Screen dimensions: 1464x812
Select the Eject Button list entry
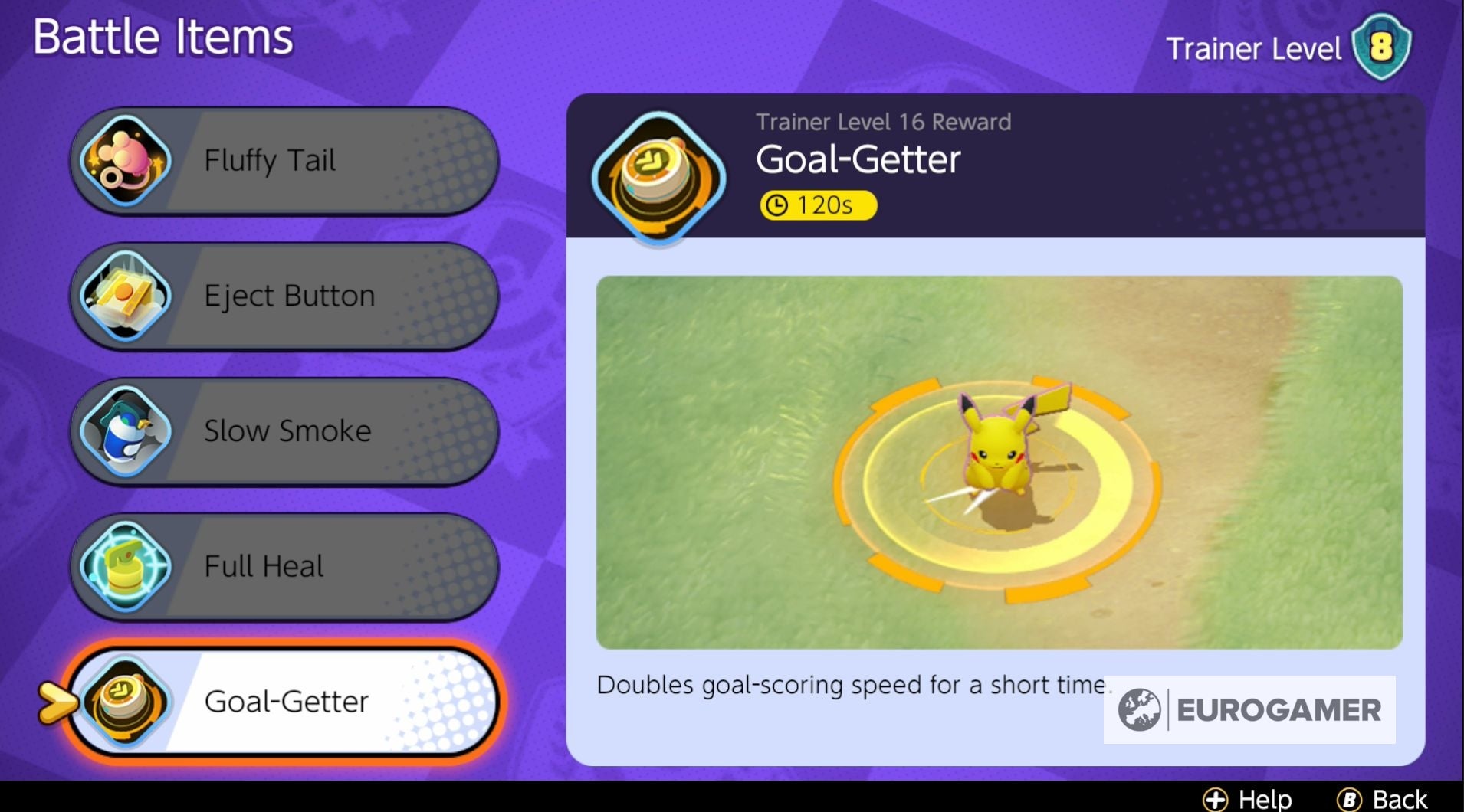pos(287,295)
